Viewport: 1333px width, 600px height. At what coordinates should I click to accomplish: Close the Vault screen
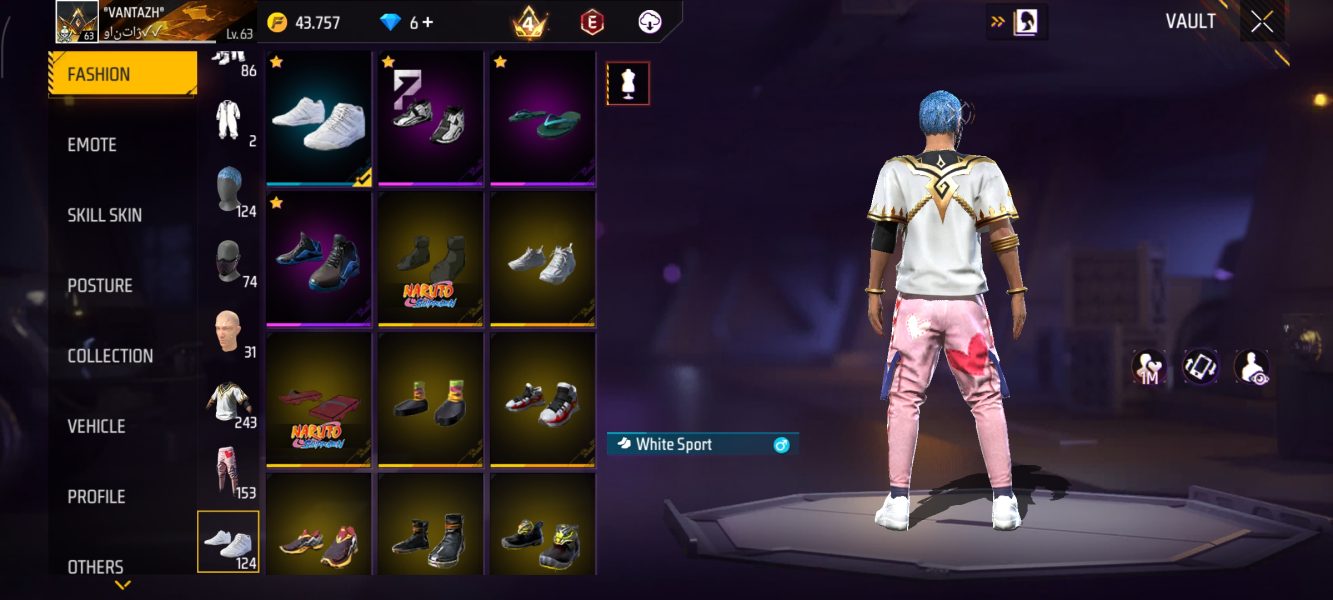click(1262, 22)
